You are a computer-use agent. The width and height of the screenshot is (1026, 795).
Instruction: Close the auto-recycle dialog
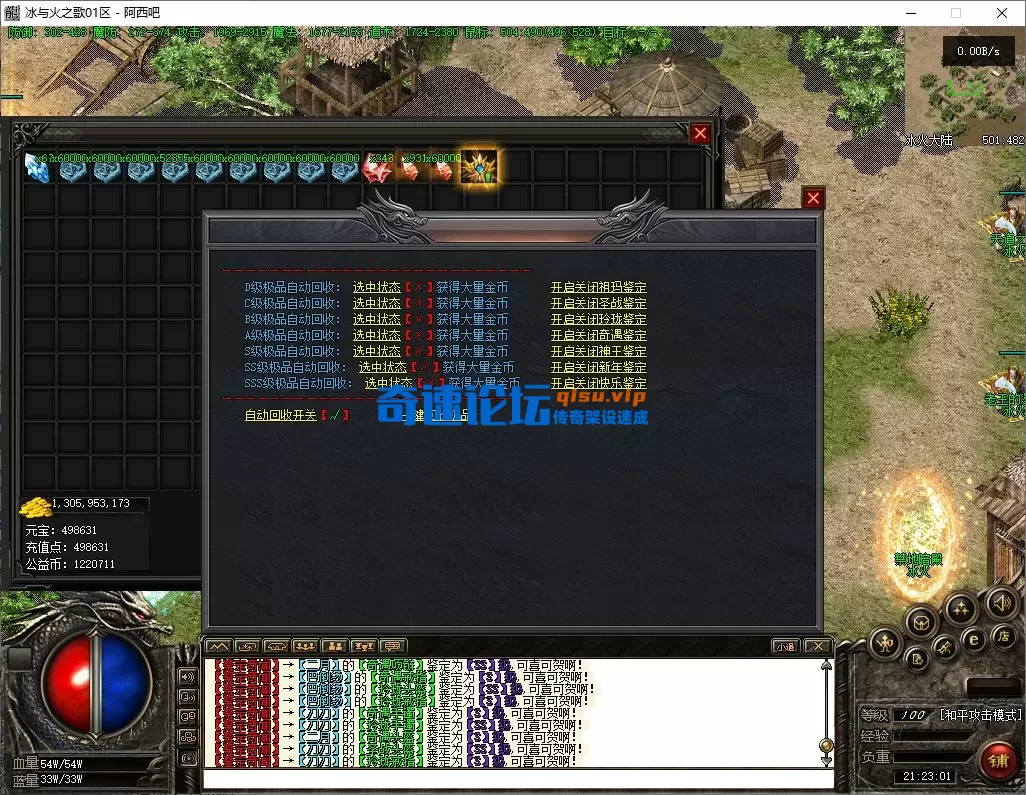coord(813,198)
